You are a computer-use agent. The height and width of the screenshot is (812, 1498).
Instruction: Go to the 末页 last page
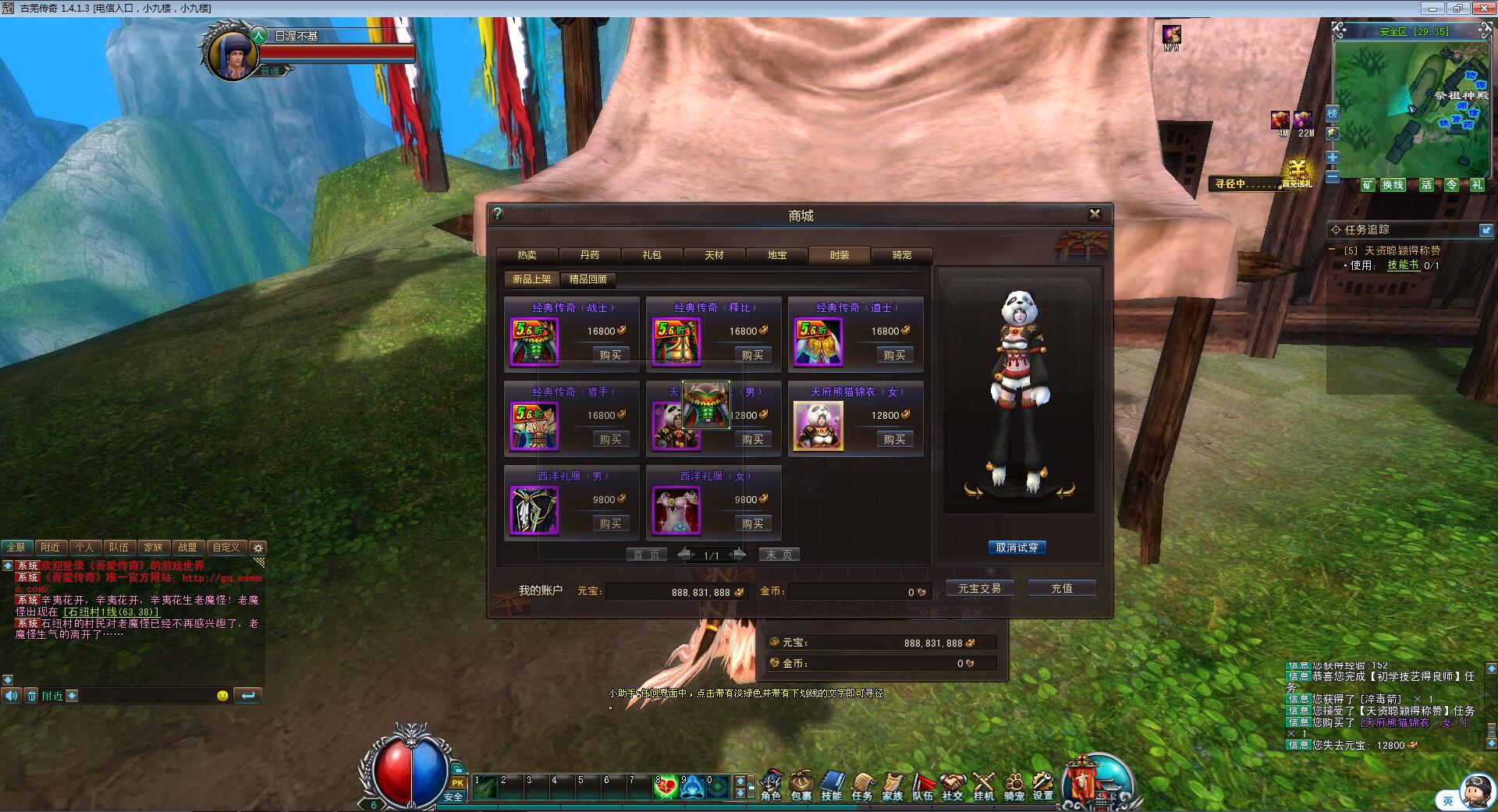tap(779, 555)
